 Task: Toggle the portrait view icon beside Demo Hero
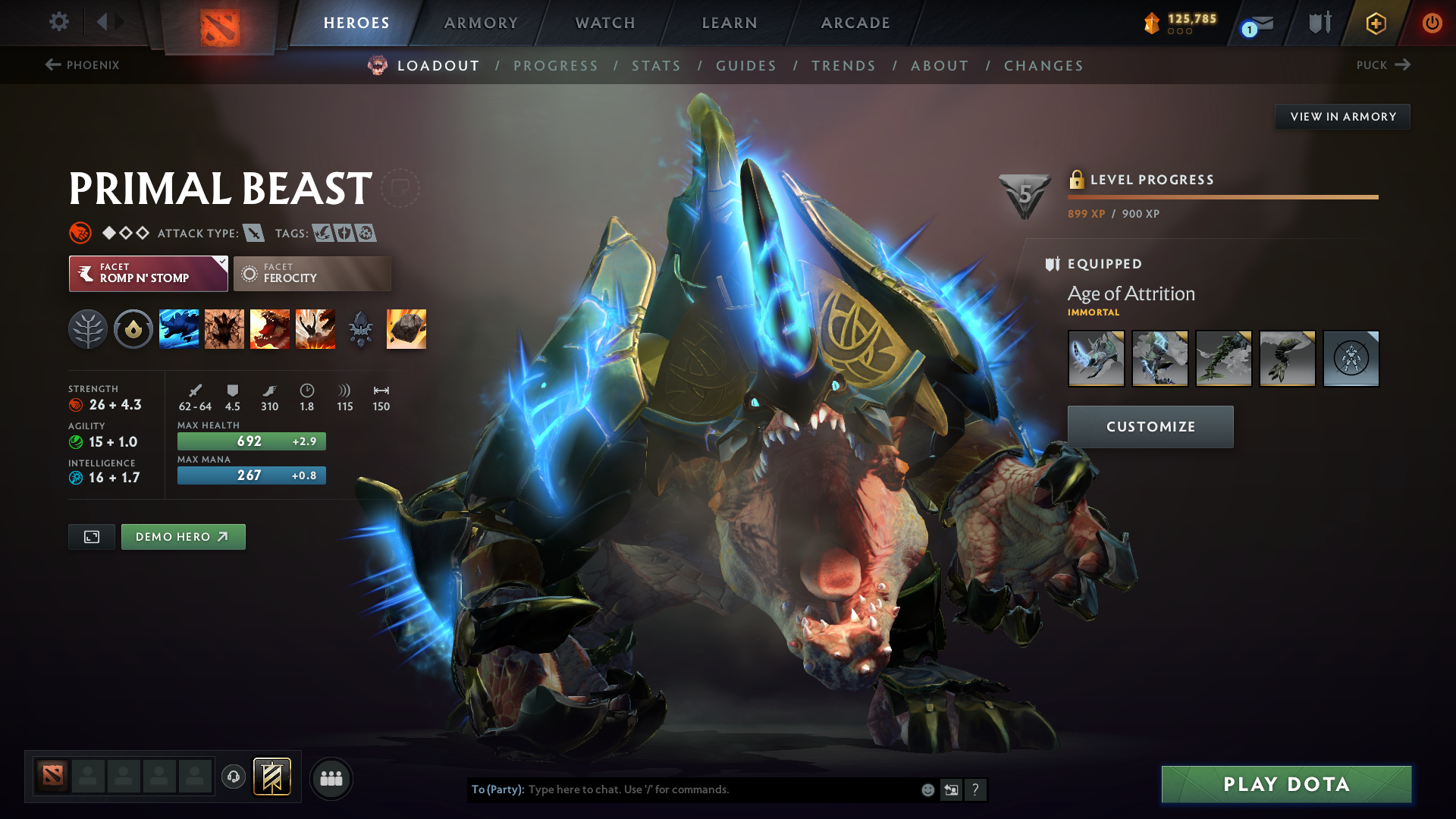tap(91, 536)
